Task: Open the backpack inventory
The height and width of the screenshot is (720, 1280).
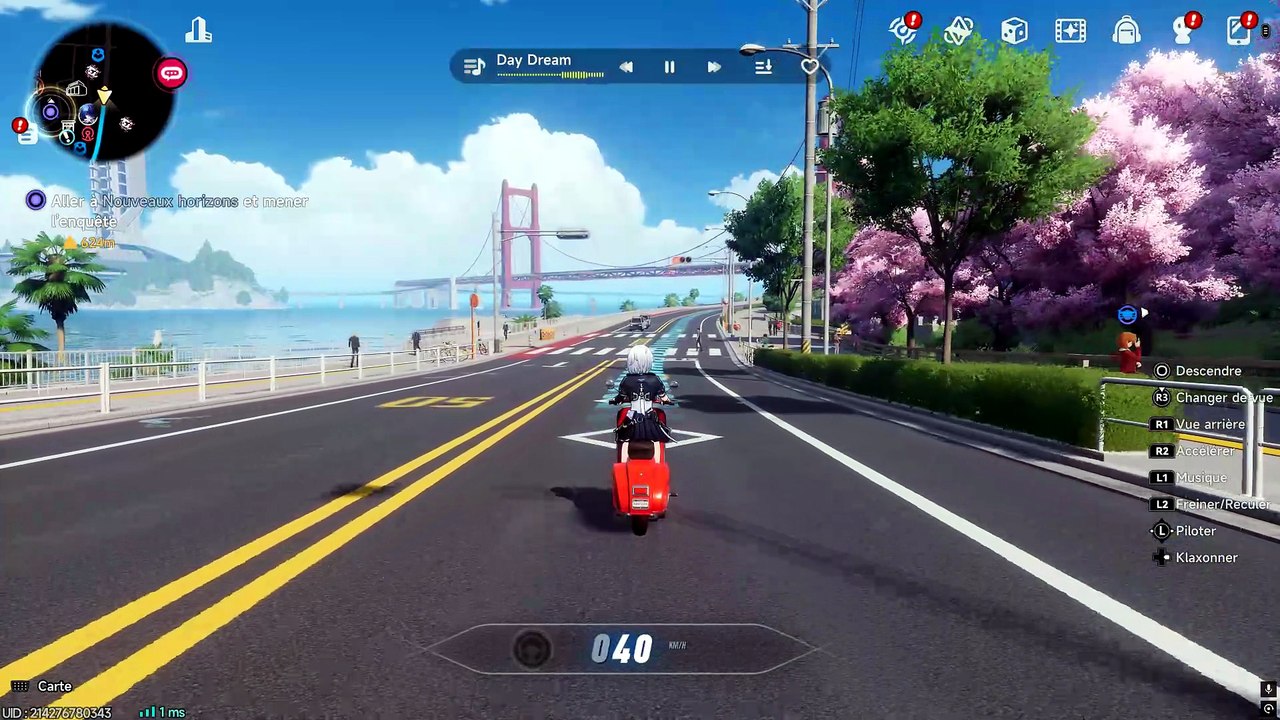Action: pyautogui.click(x=1126, y=31)
